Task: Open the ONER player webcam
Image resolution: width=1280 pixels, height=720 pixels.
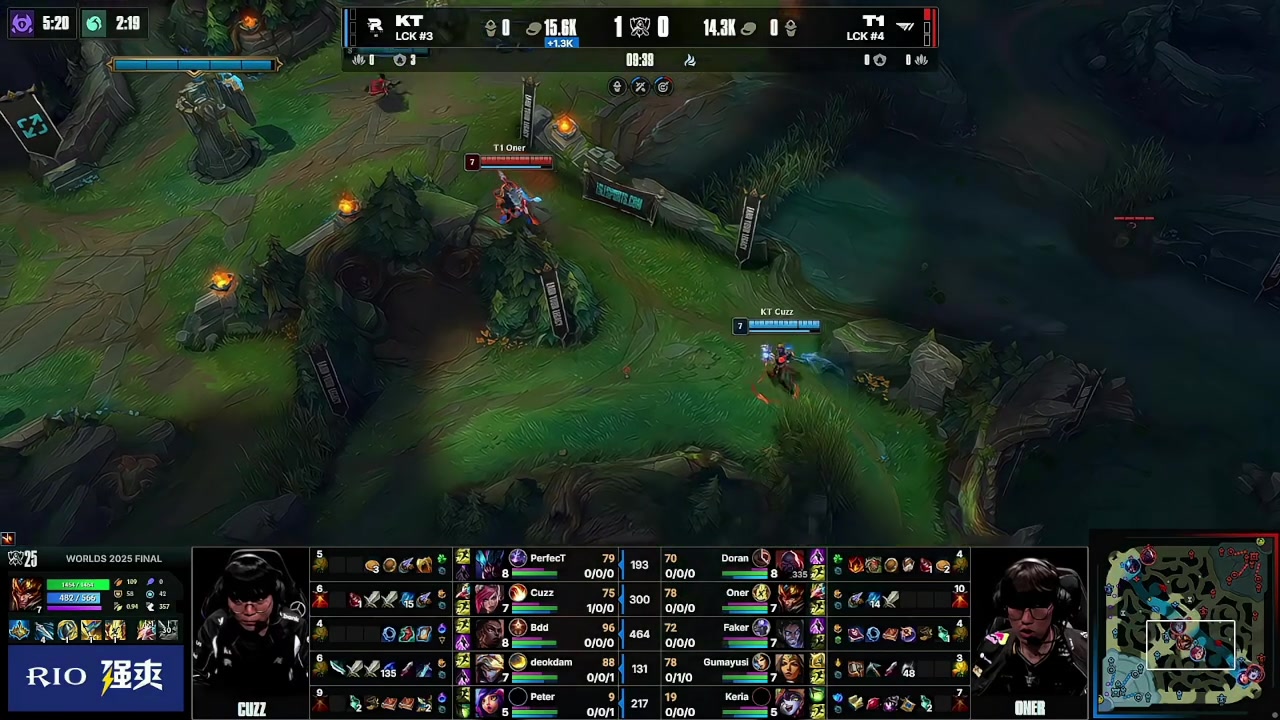Action: pos(1029,632)
